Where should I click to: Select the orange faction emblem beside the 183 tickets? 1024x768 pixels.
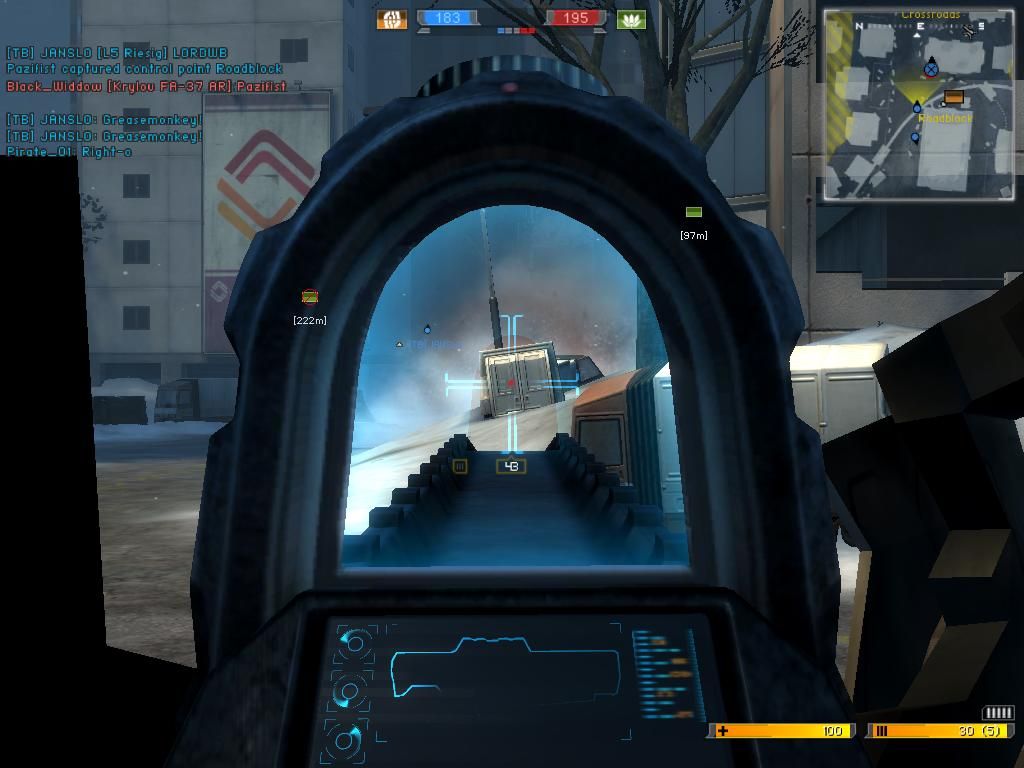[x=391, y=18]
